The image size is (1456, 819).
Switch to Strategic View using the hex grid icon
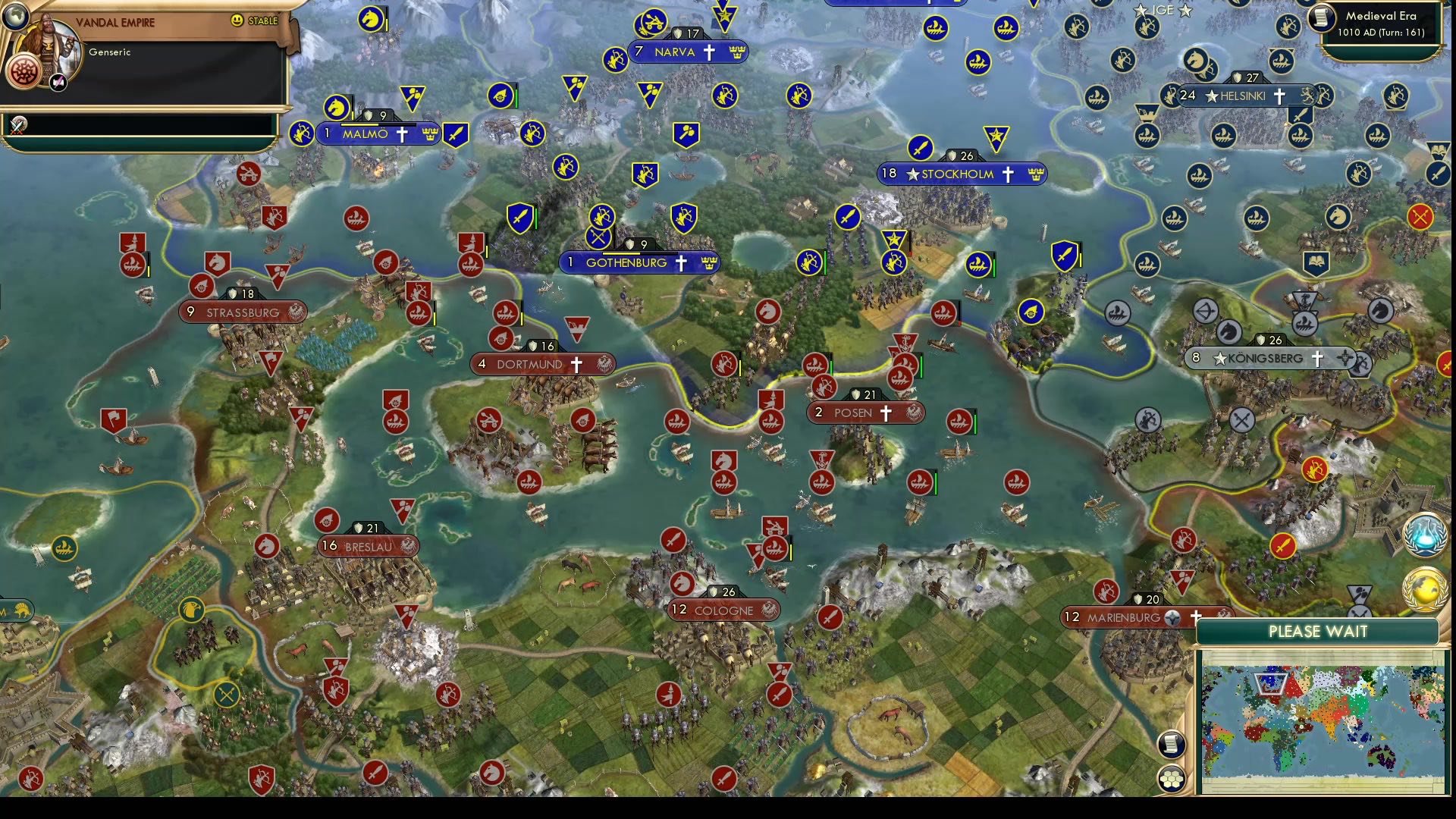(1172, 779)
